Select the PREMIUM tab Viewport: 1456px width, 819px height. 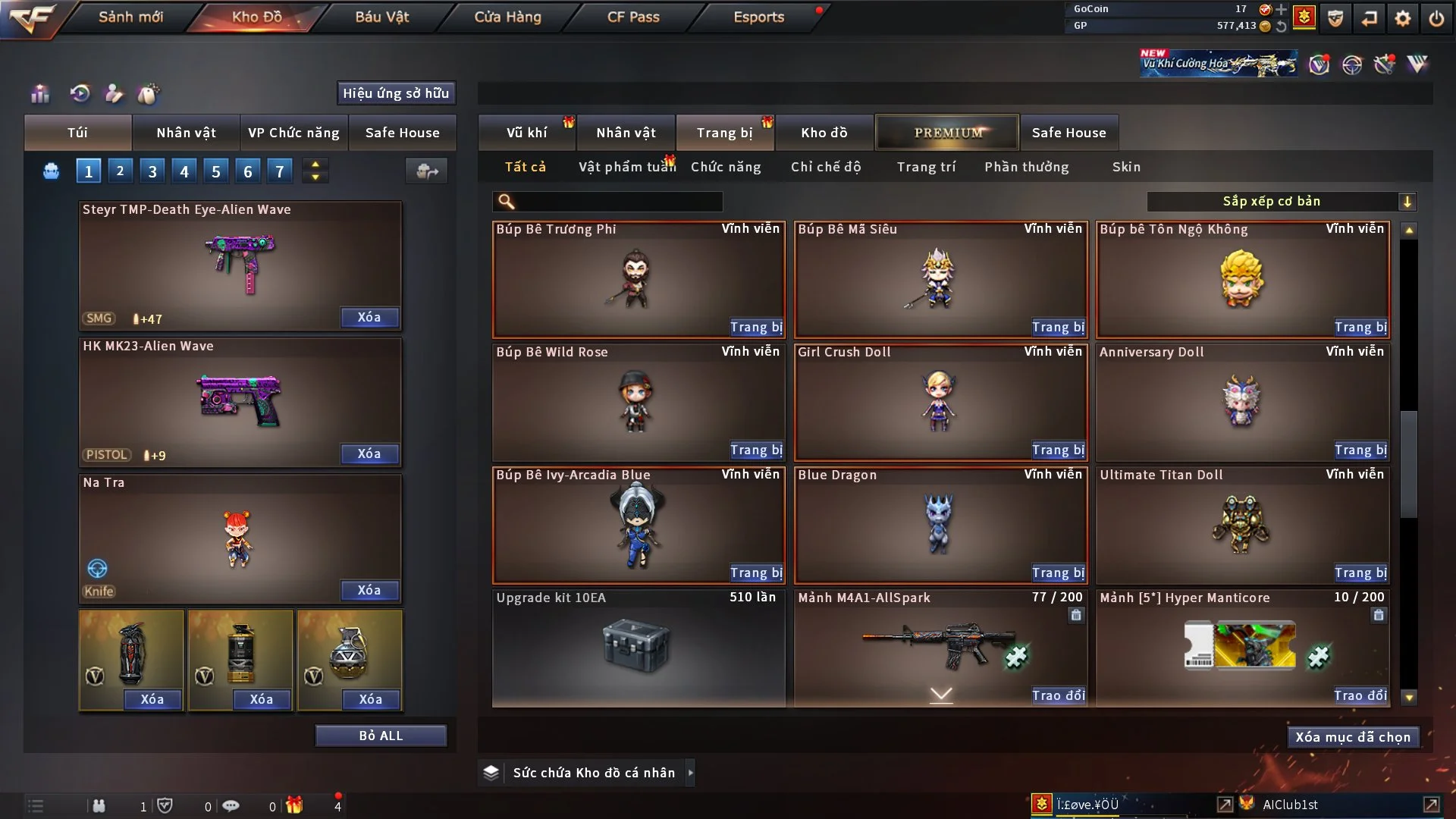[x=948, y=133]
